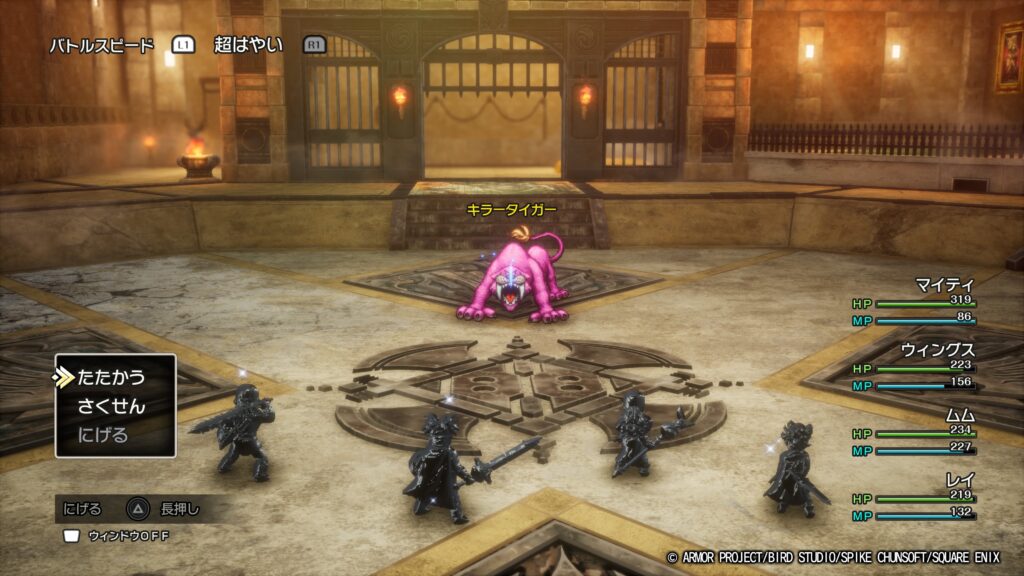Open the さくせん tactics option
This screenshot has width=1024, height=576.
tap(111, 407)
